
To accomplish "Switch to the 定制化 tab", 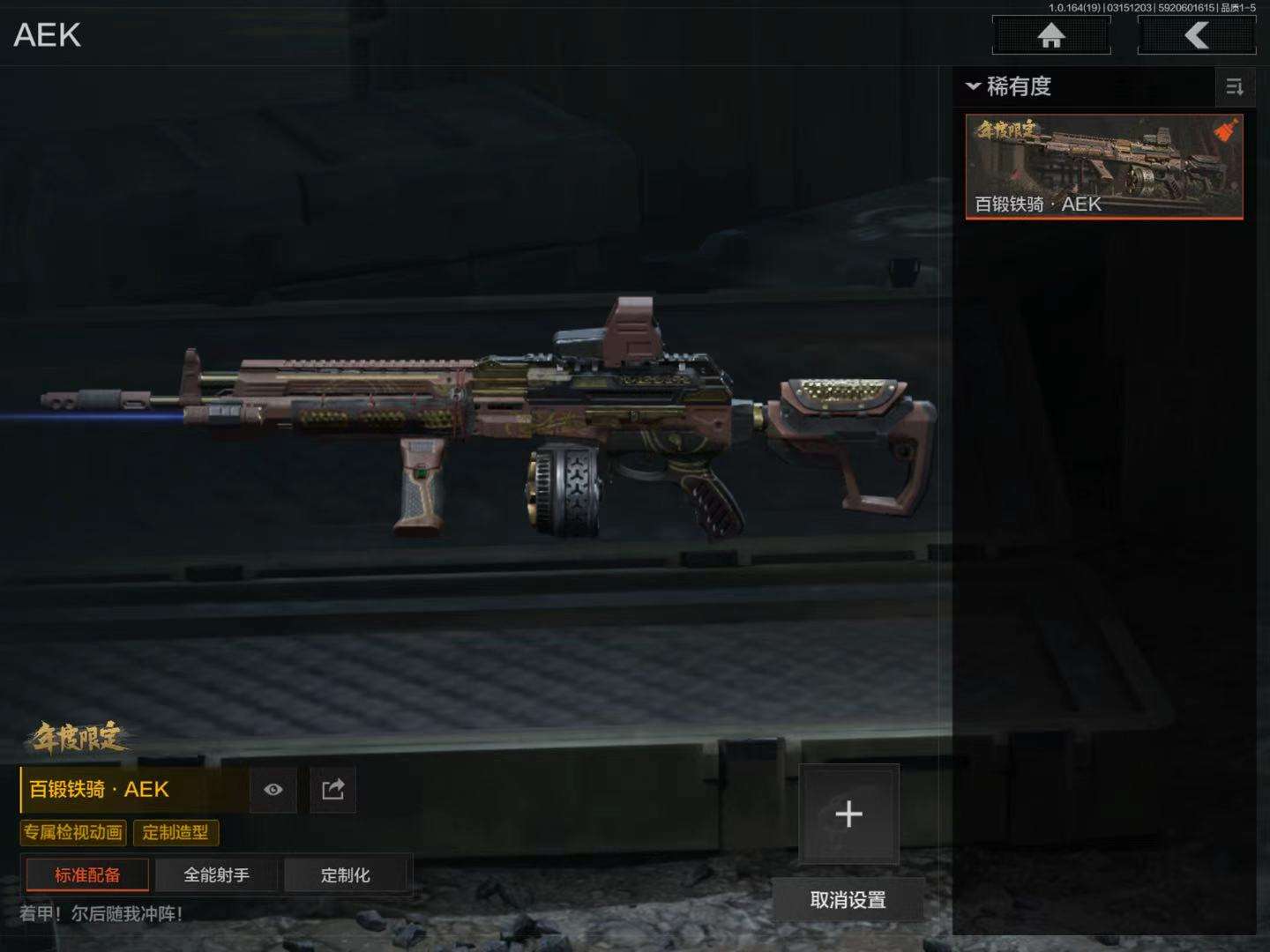I will coord(345,874).
